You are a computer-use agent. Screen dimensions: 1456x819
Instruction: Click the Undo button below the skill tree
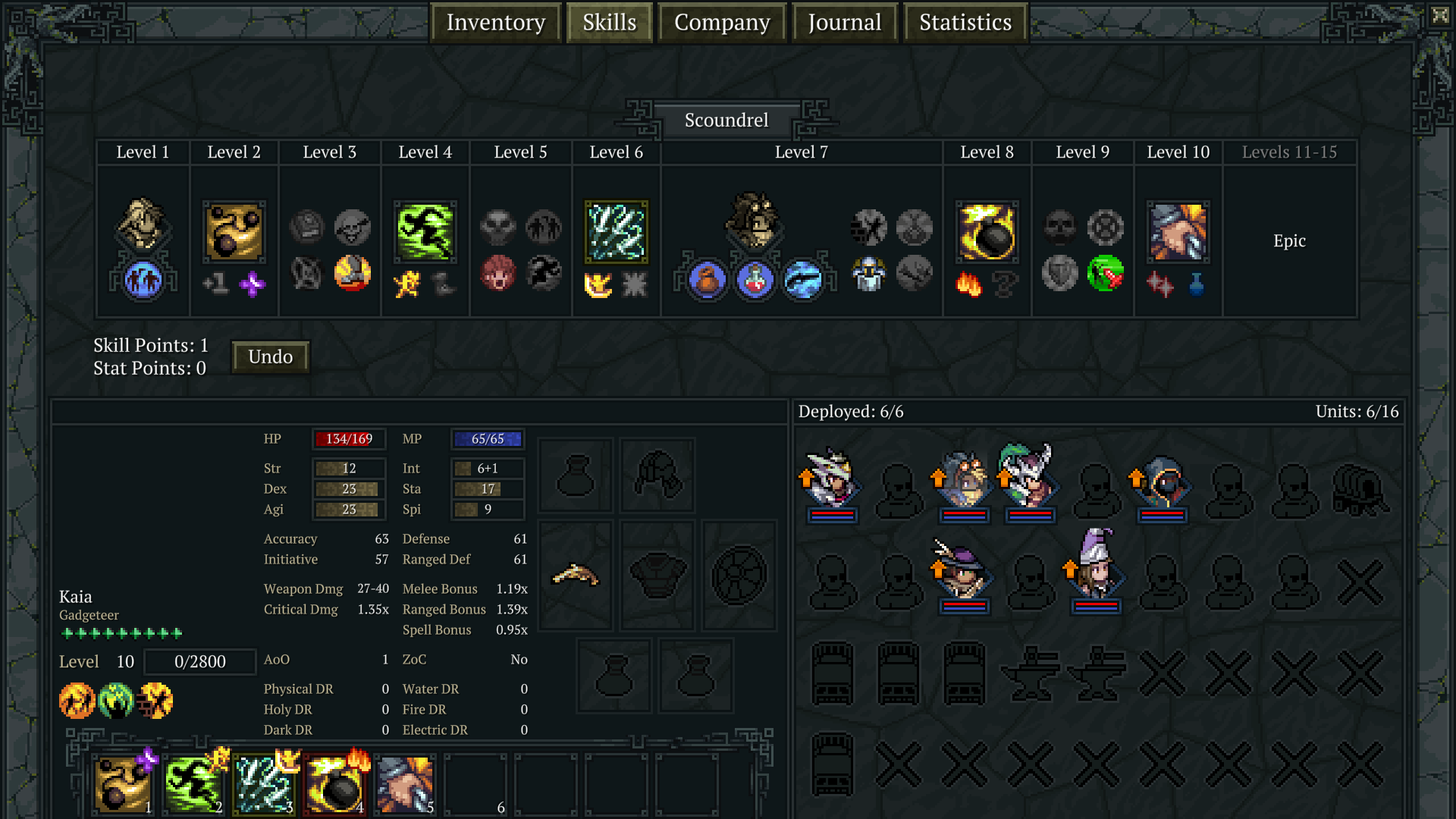270,356
